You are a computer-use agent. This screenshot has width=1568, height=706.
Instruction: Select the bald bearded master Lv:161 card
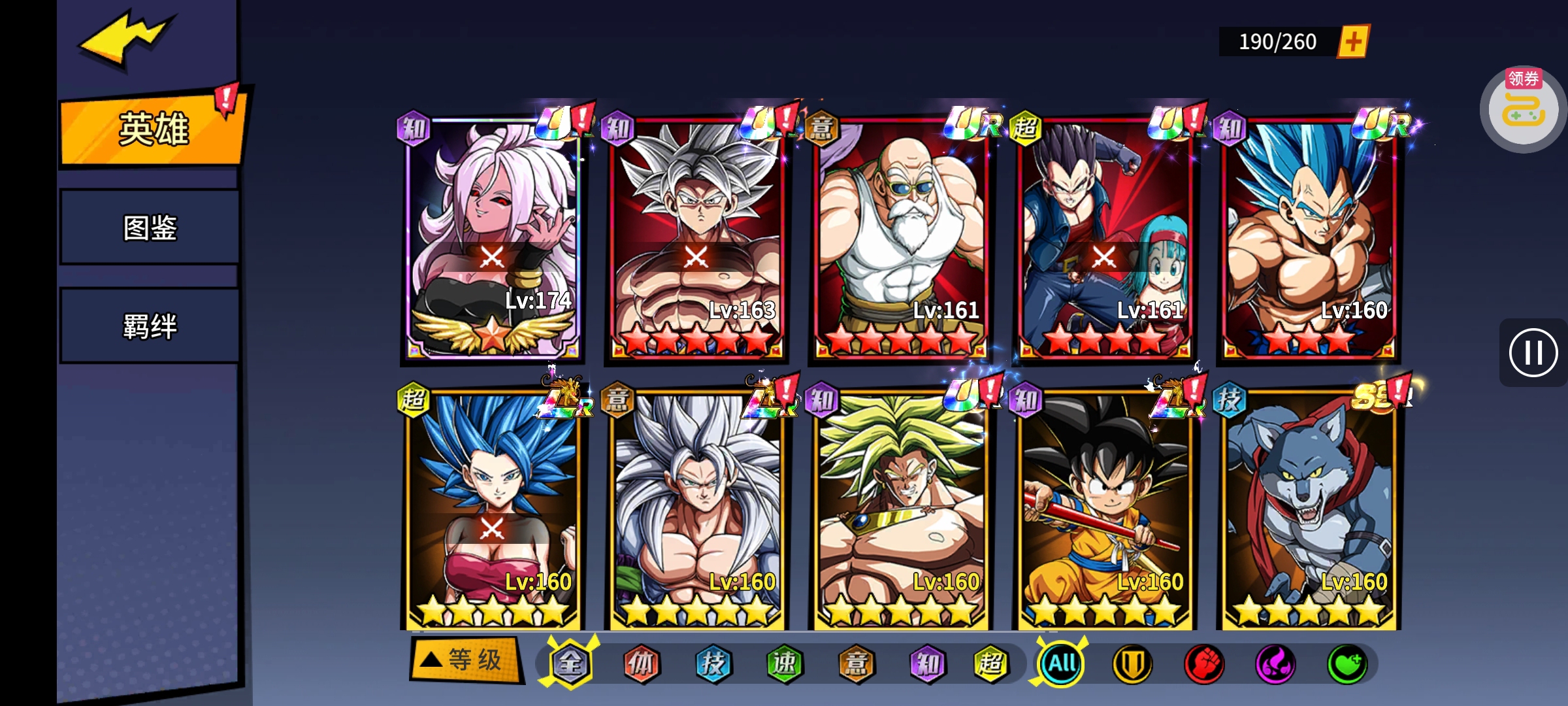(x=900, y=239)
